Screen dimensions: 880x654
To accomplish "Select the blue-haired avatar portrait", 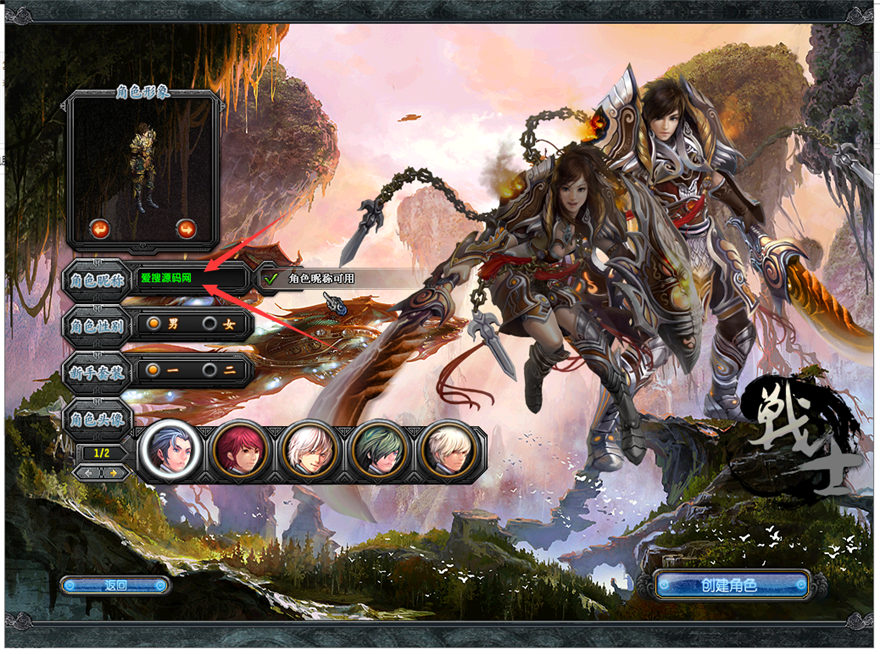I will coord(170,450).
